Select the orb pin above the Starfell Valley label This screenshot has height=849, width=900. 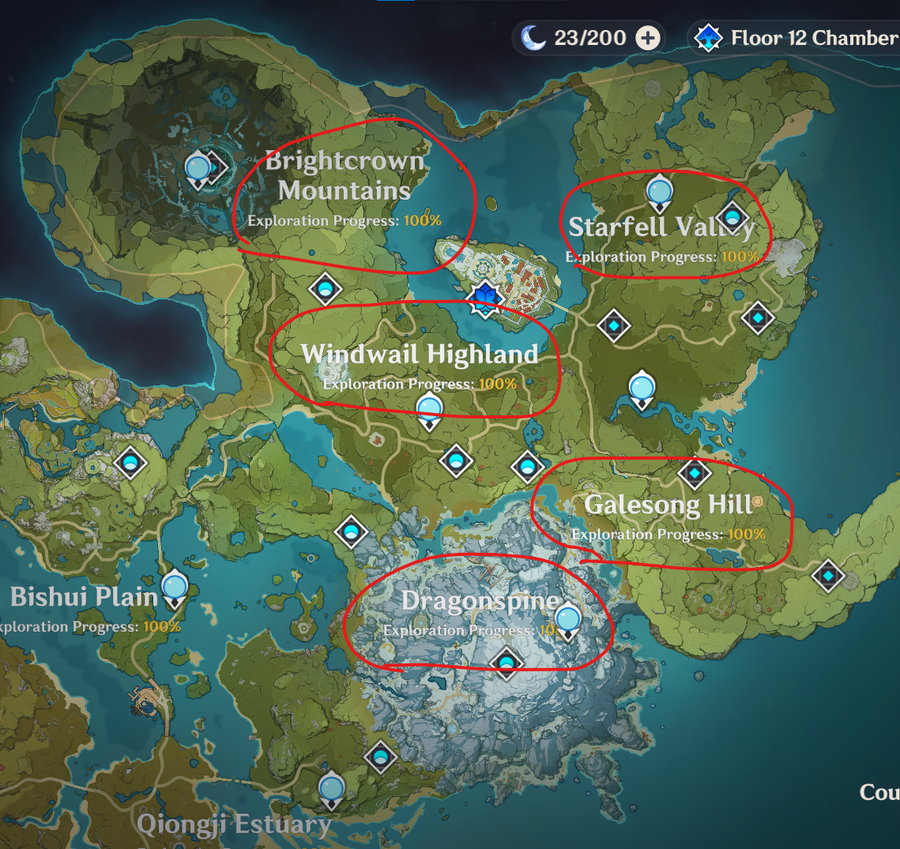point(658,190)
